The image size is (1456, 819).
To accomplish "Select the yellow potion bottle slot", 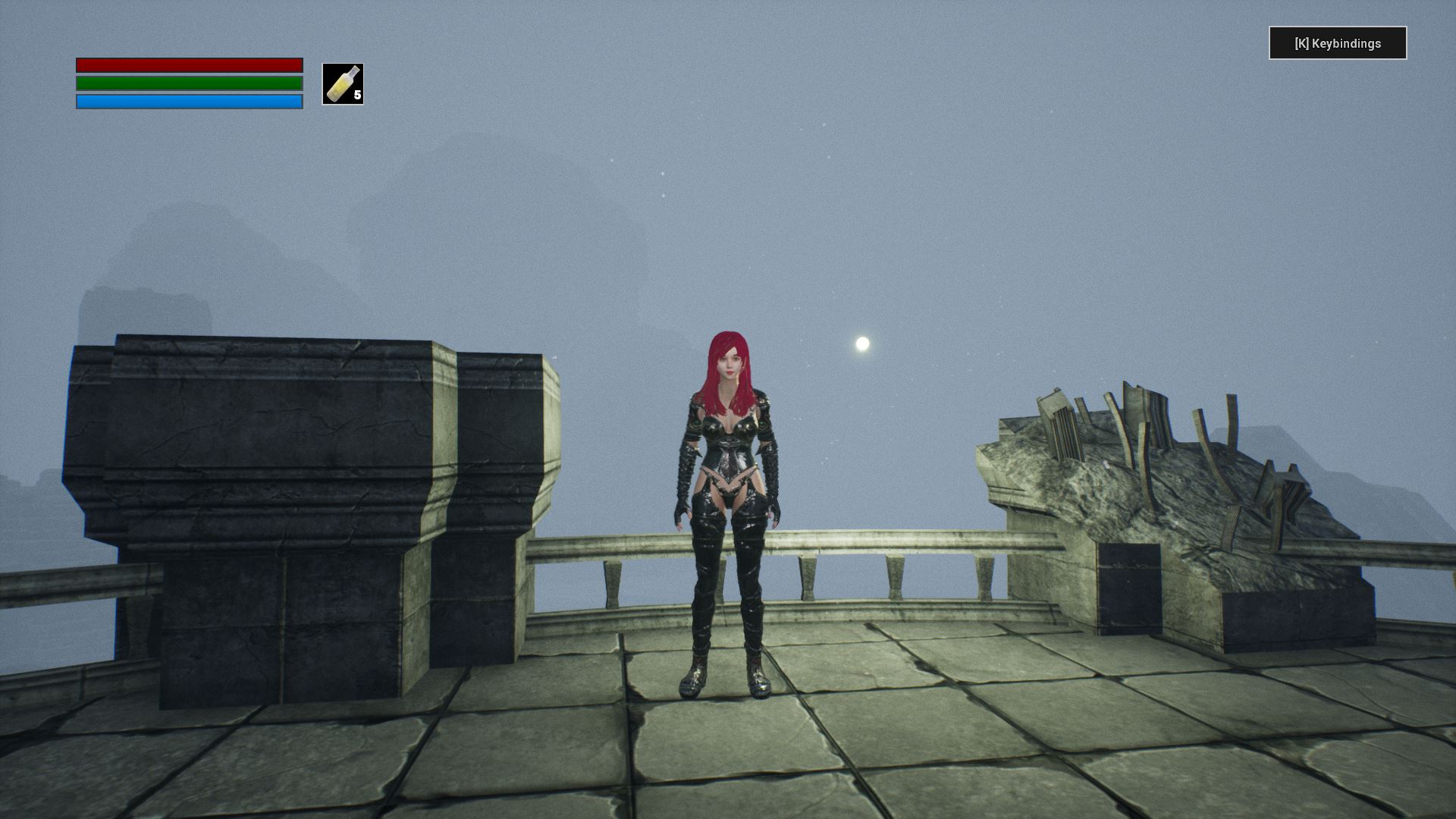I will point(343,84).
